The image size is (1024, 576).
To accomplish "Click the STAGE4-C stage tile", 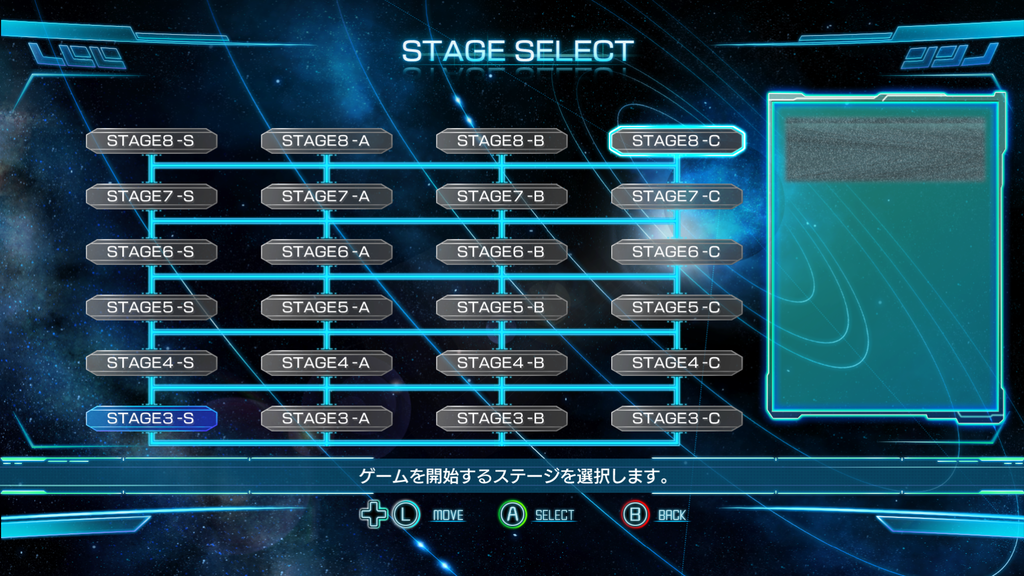I will [x=677, y=363].
